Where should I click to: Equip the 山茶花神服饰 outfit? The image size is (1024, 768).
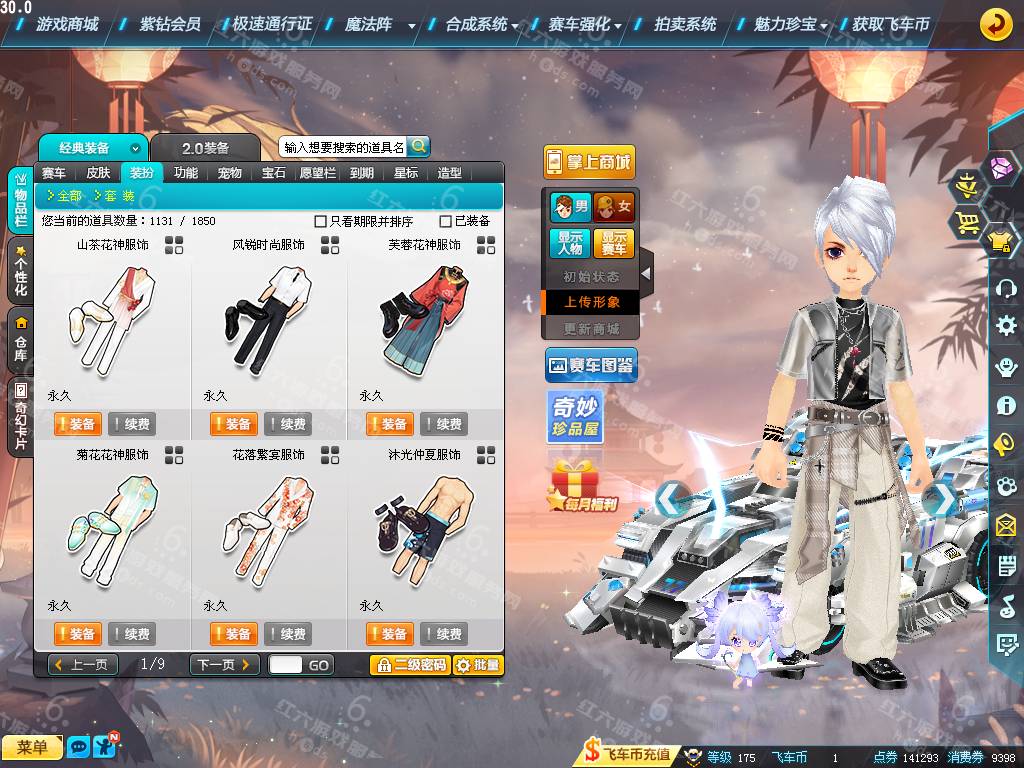click(76, 424)
